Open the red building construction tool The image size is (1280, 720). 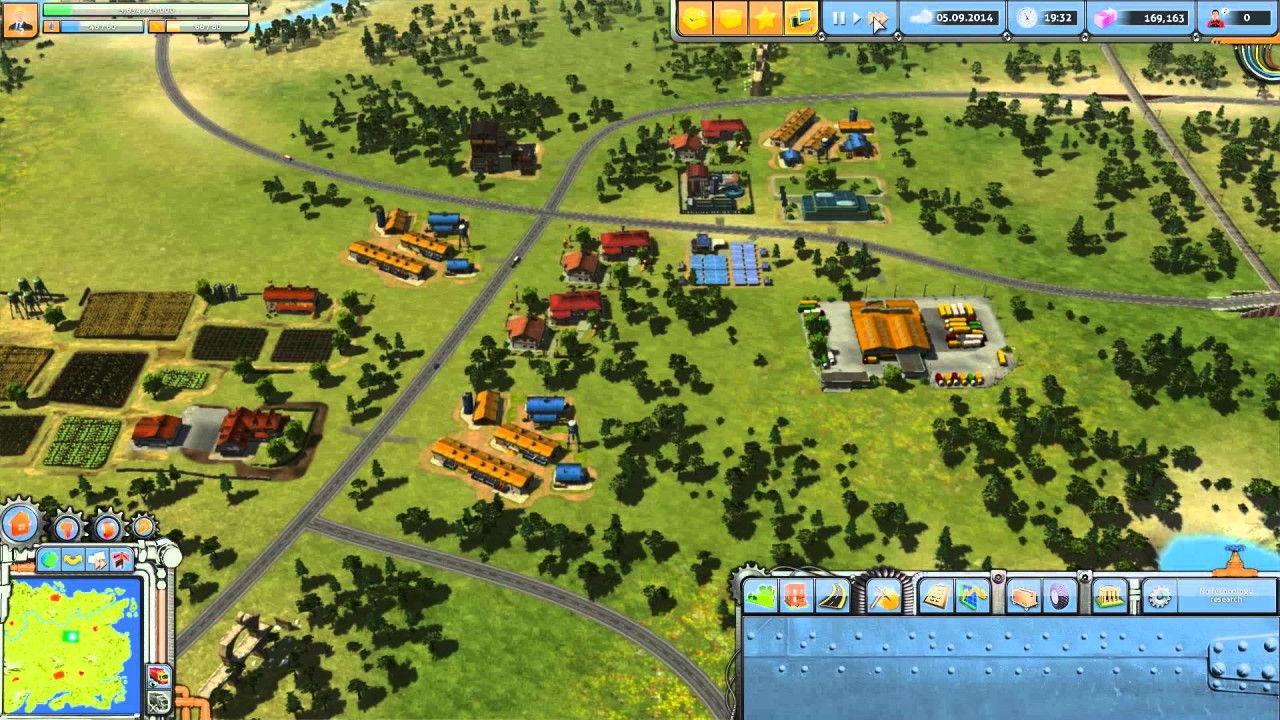(x=797, y=596)
